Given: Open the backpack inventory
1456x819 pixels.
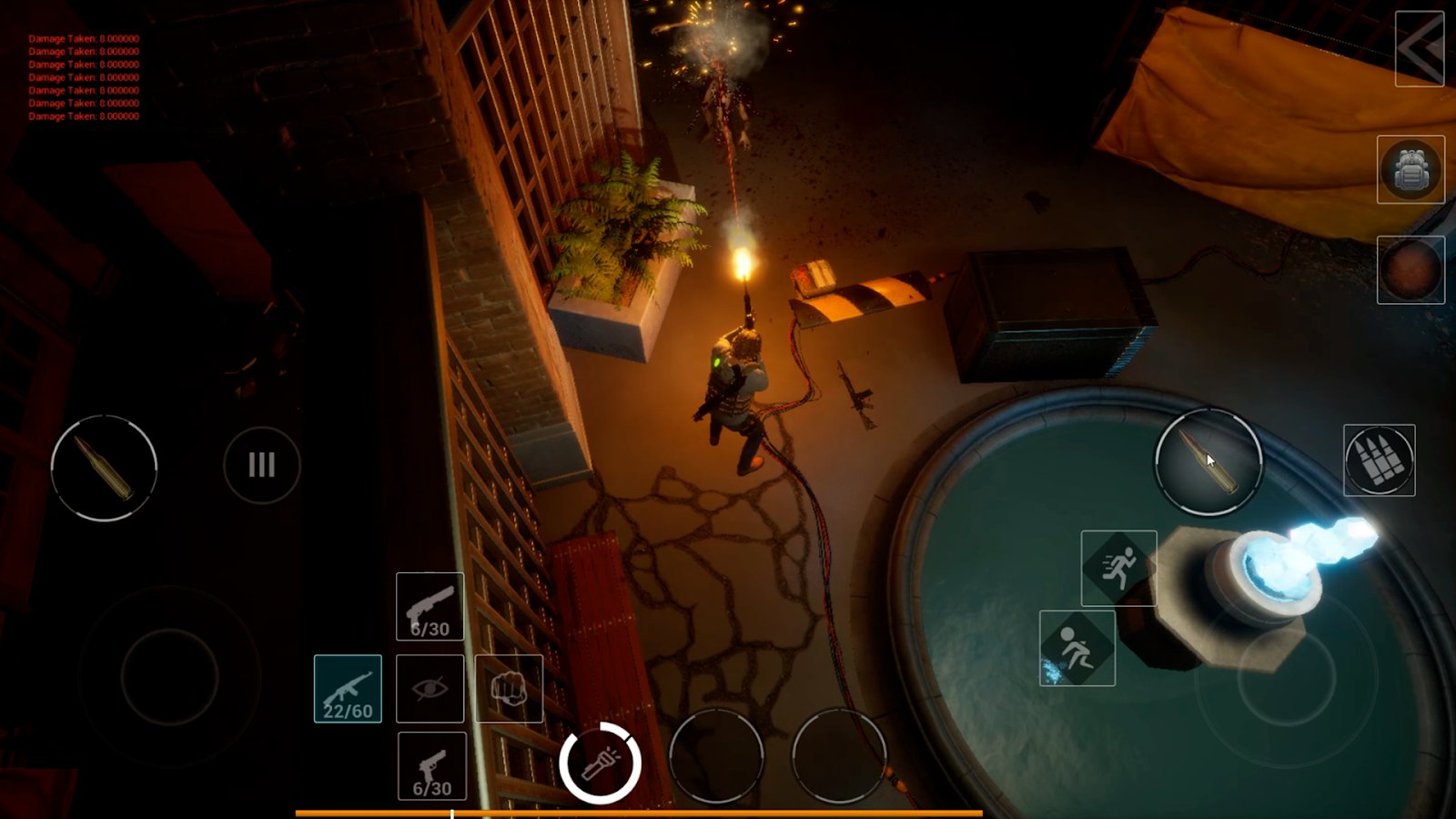Looking at the screenshot, I should [1411, 169].
